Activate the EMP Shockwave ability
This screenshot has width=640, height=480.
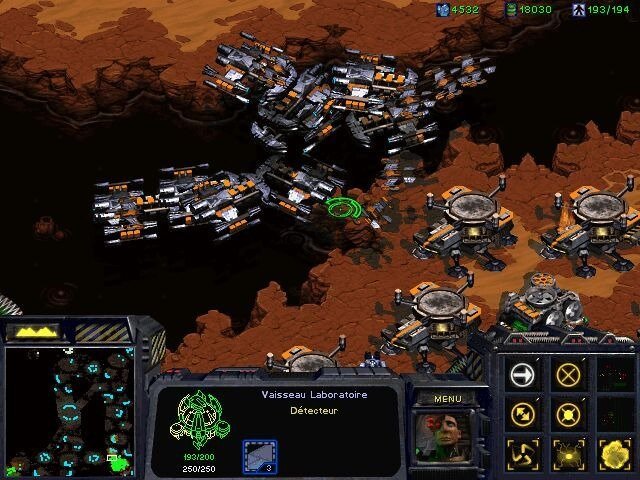pyautogui.click(x=569, y=453)
